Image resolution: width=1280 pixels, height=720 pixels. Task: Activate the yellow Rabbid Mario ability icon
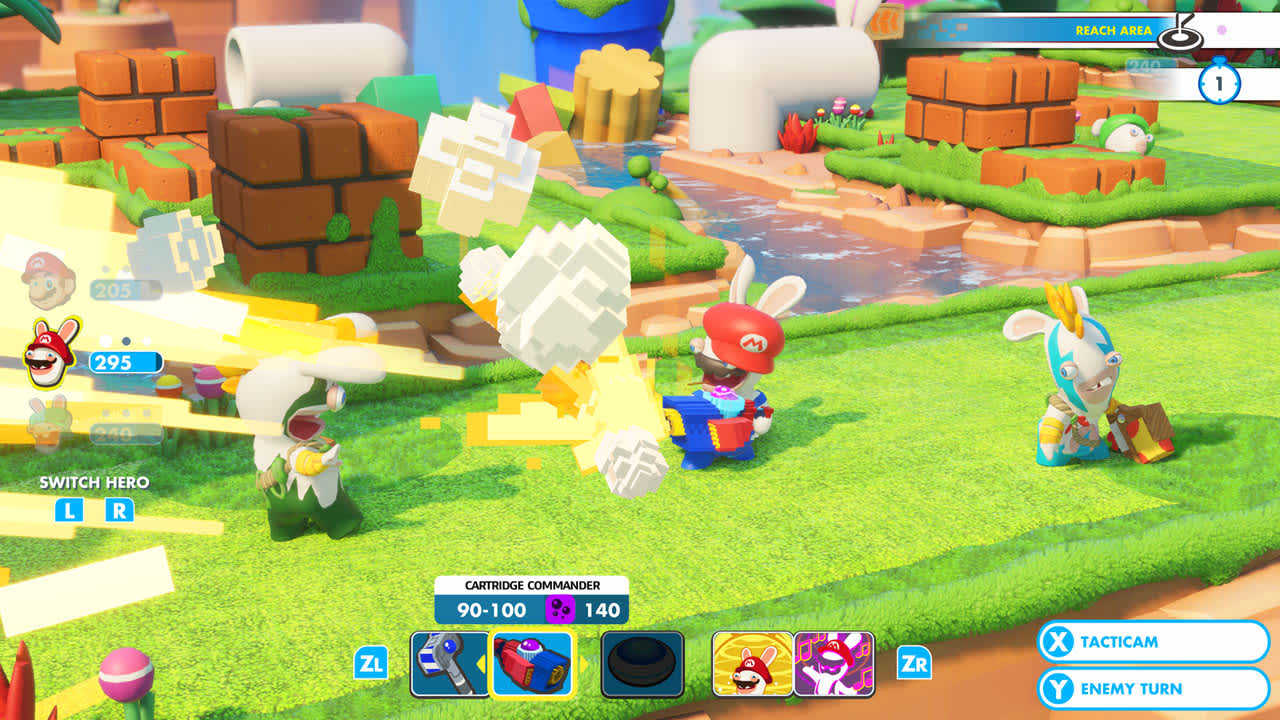(750, 663)
